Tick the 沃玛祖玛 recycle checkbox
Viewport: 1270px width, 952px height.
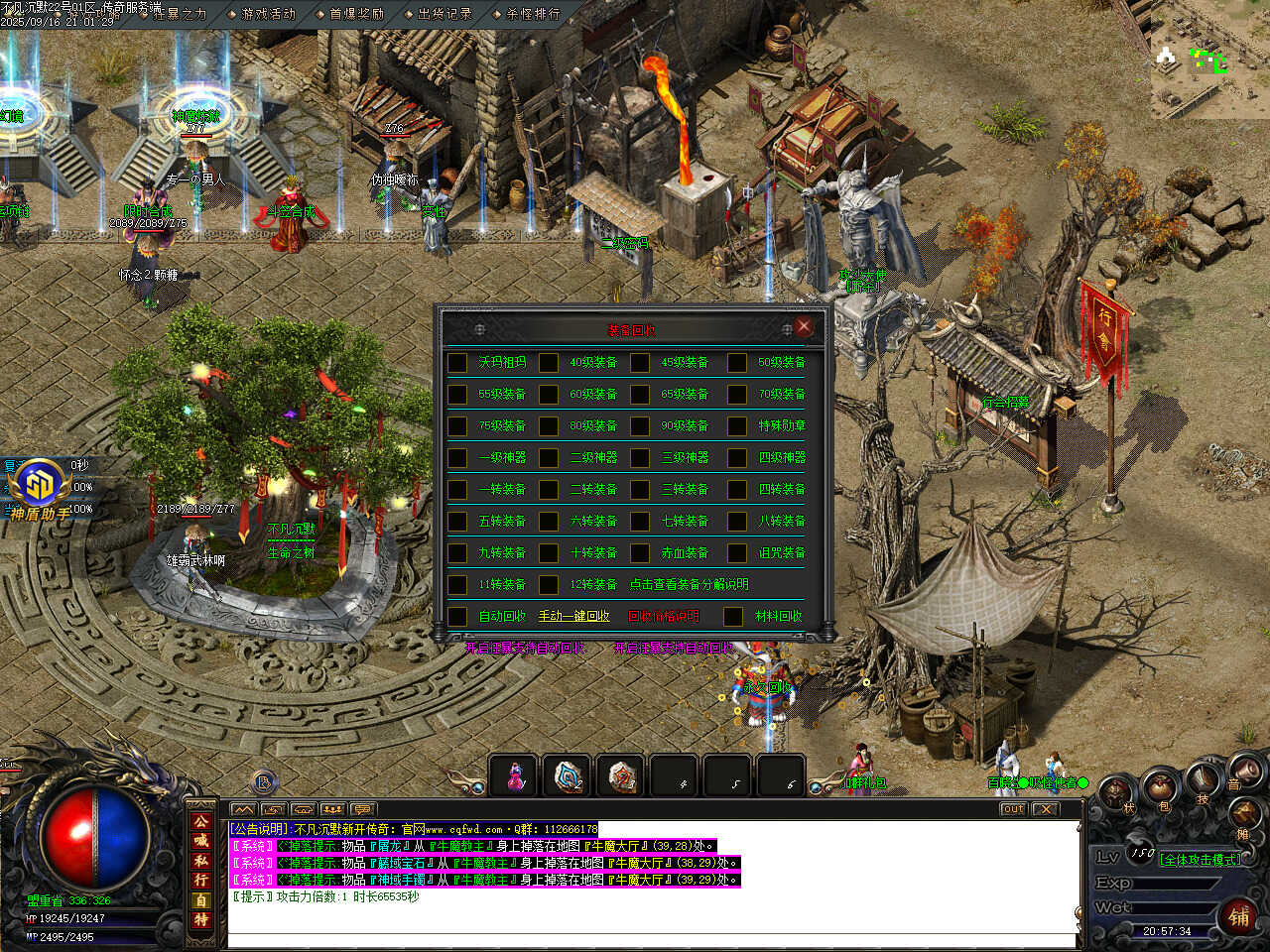457,363
